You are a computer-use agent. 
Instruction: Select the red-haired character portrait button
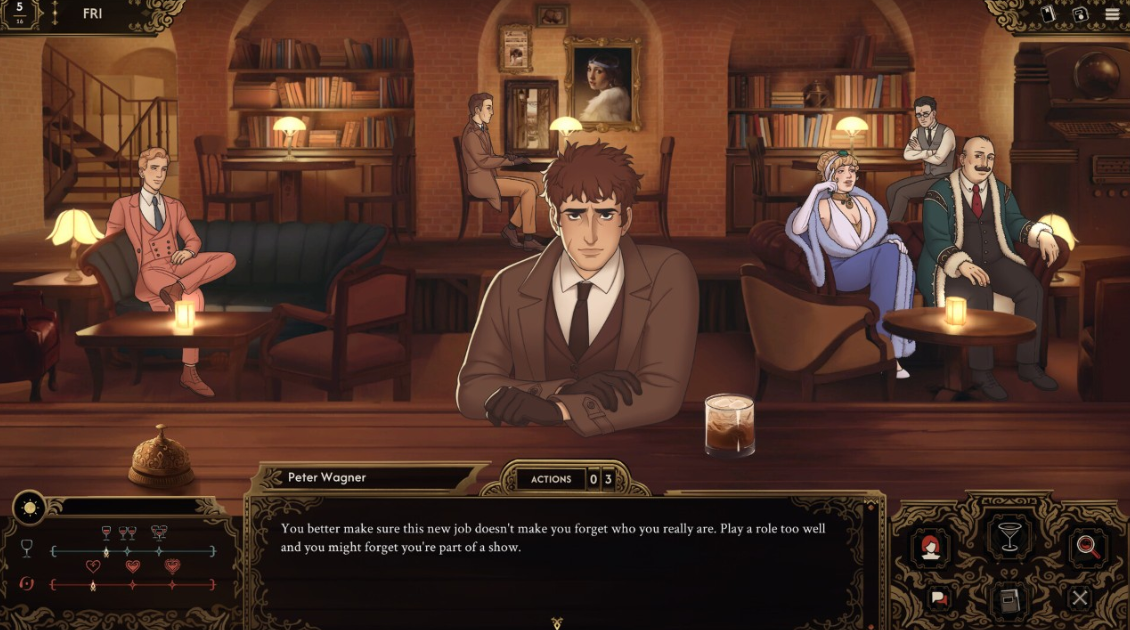coord(931,548)
